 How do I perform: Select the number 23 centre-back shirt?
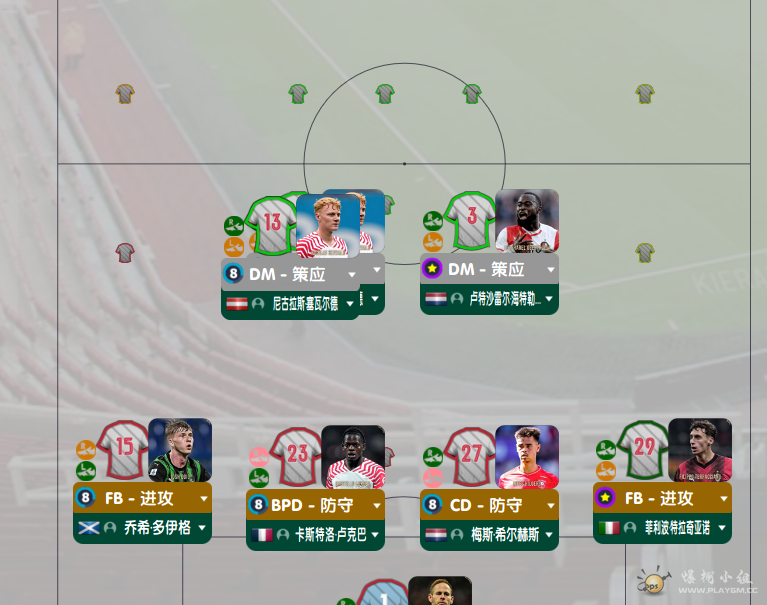[x=297, y=455]
